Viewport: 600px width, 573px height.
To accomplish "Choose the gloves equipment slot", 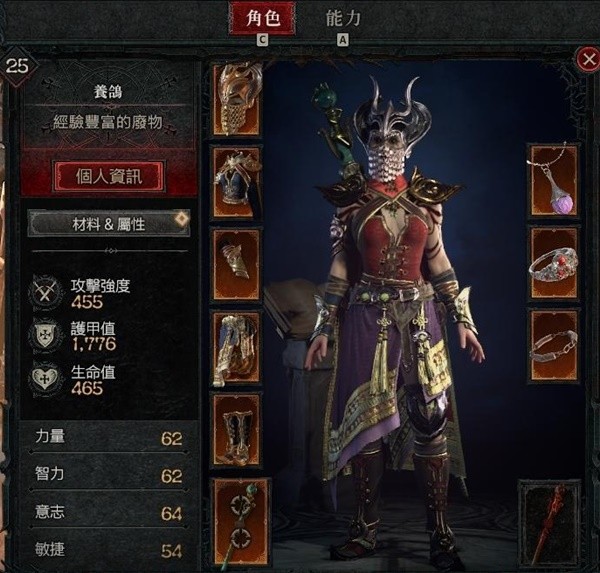I will pos(237,265).
